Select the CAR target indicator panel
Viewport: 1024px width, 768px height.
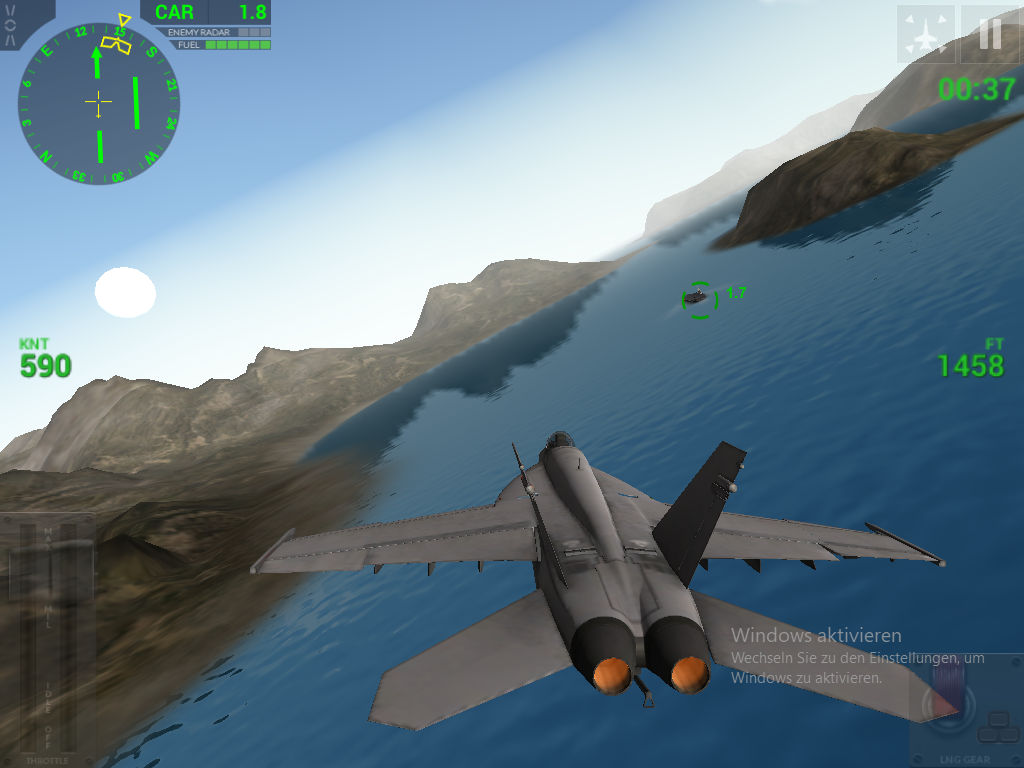pyautogui.click(x=206, y=13)
